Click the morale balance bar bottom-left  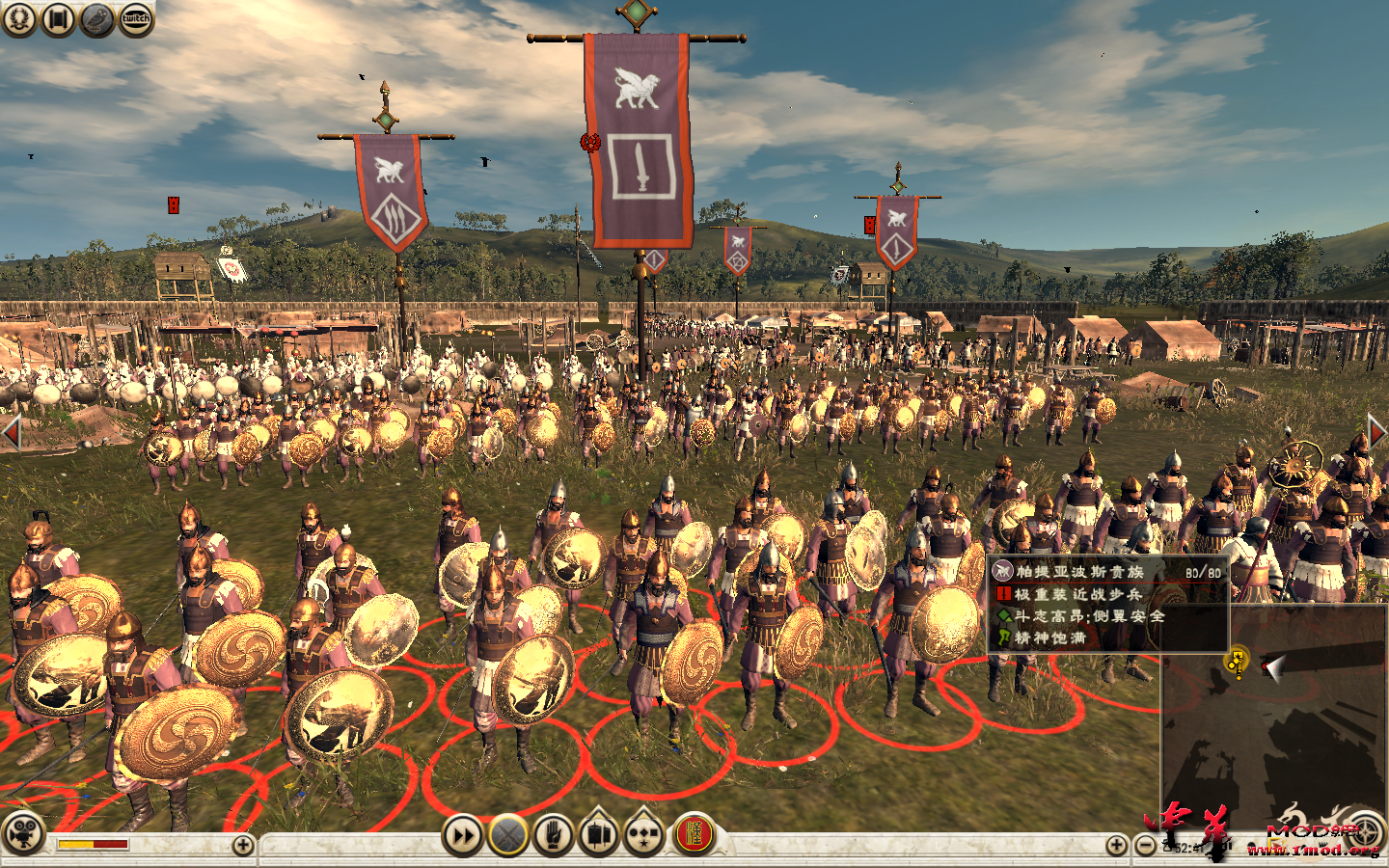pos(92,842)
